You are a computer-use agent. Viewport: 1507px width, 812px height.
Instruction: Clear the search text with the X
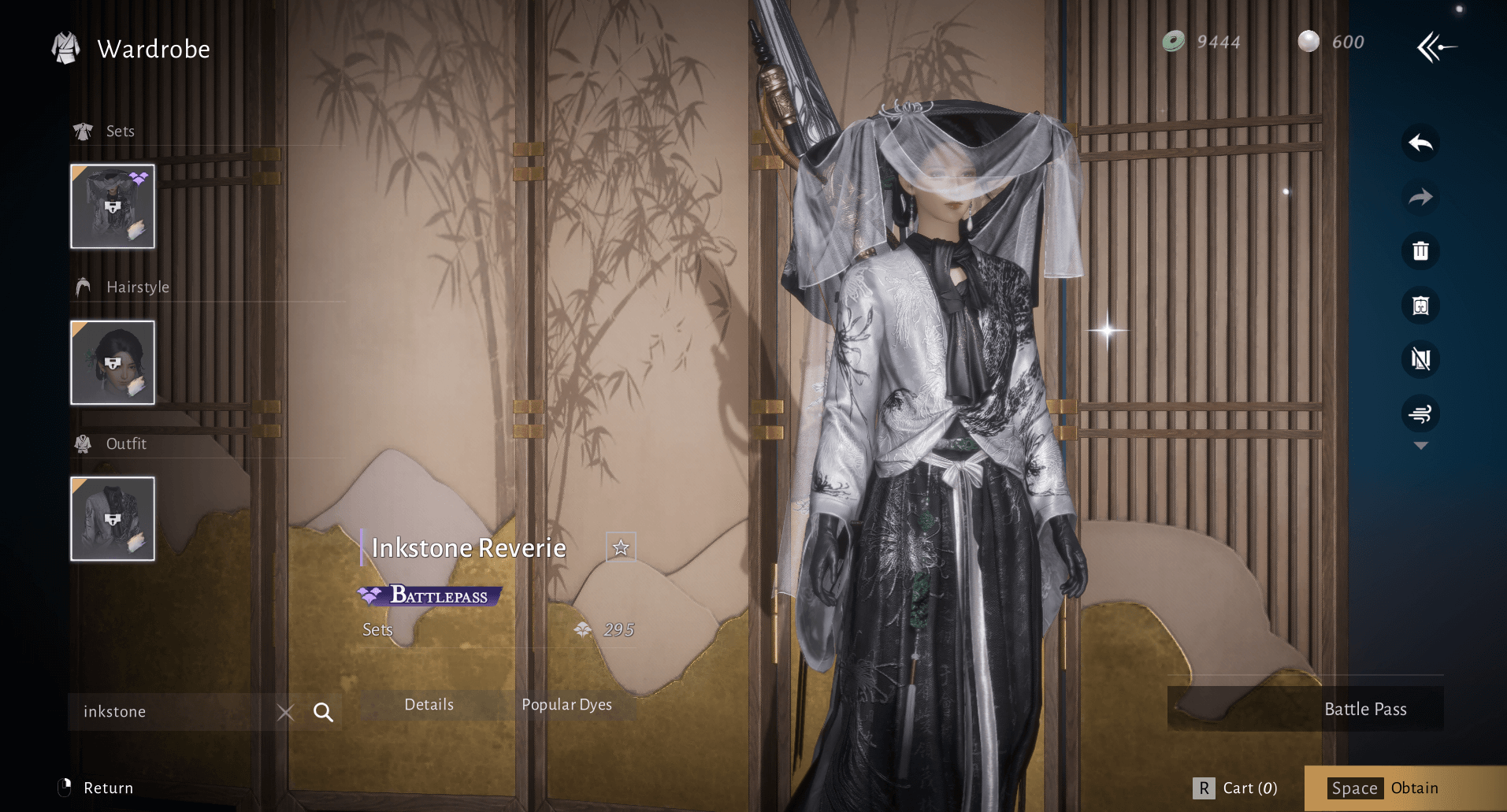click(x=286, y=713)
